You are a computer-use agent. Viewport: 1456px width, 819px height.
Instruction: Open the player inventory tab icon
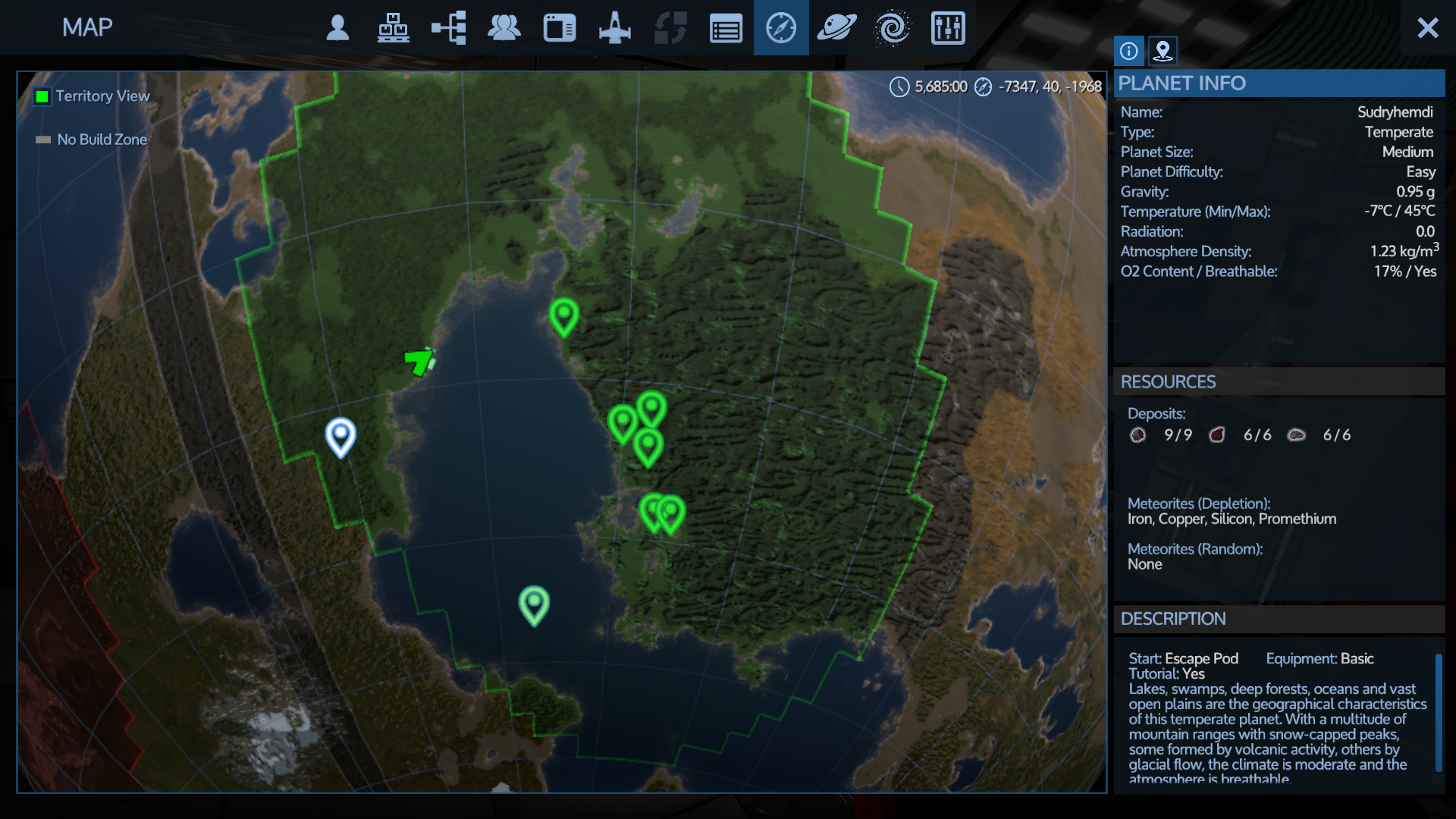tap(337, 28)
